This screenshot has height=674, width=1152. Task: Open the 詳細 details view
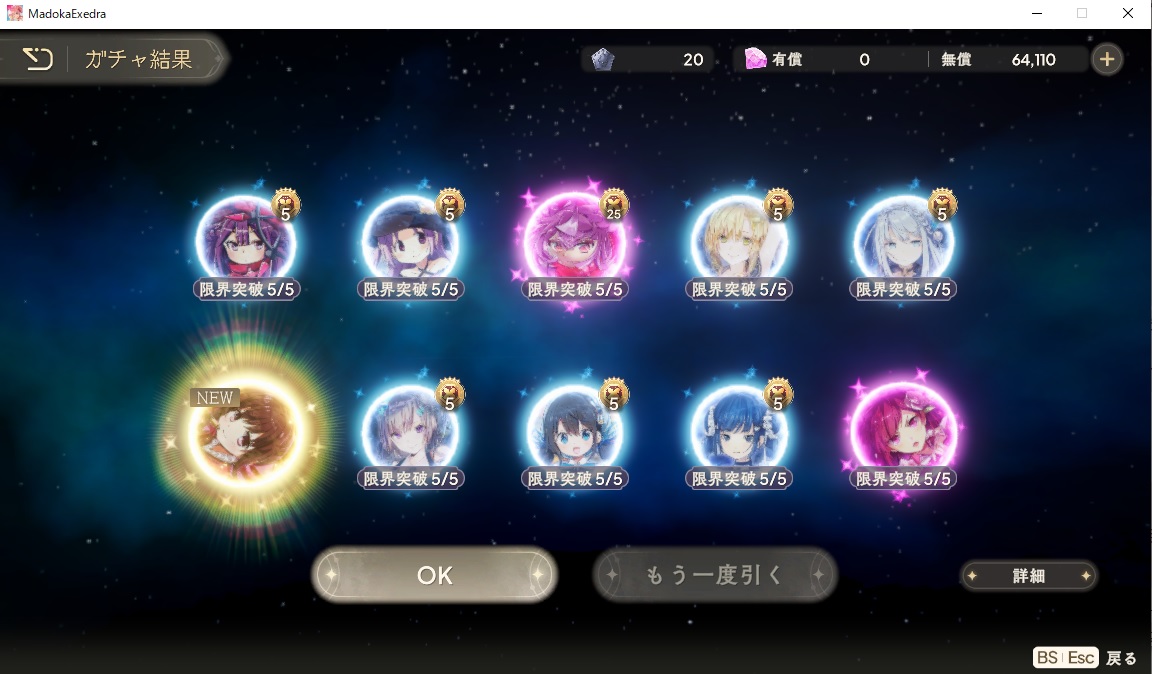pos(1028,576)
